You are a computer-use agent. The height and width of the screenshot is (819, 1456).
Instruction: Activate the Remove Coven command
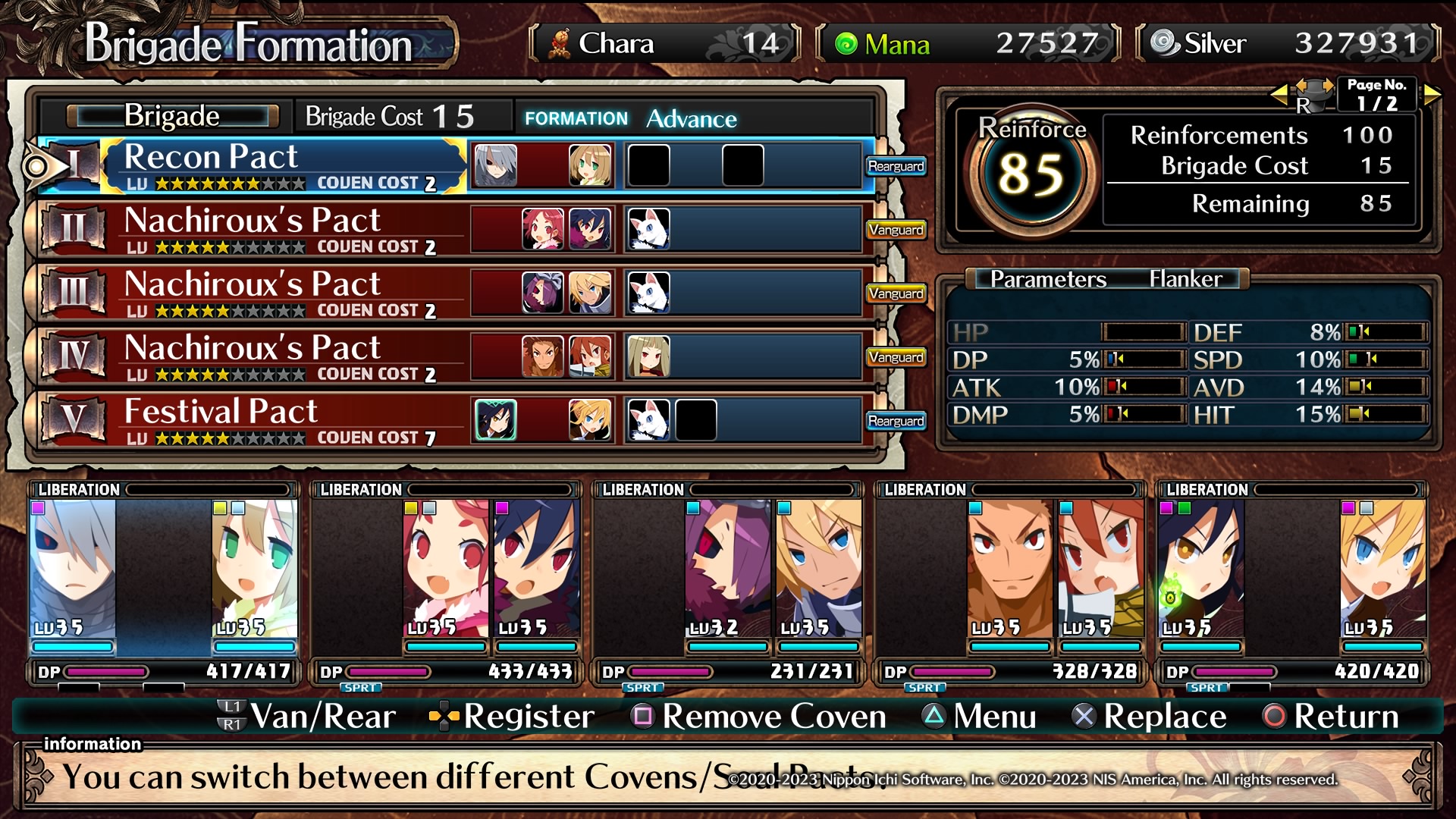click(758, 717)
